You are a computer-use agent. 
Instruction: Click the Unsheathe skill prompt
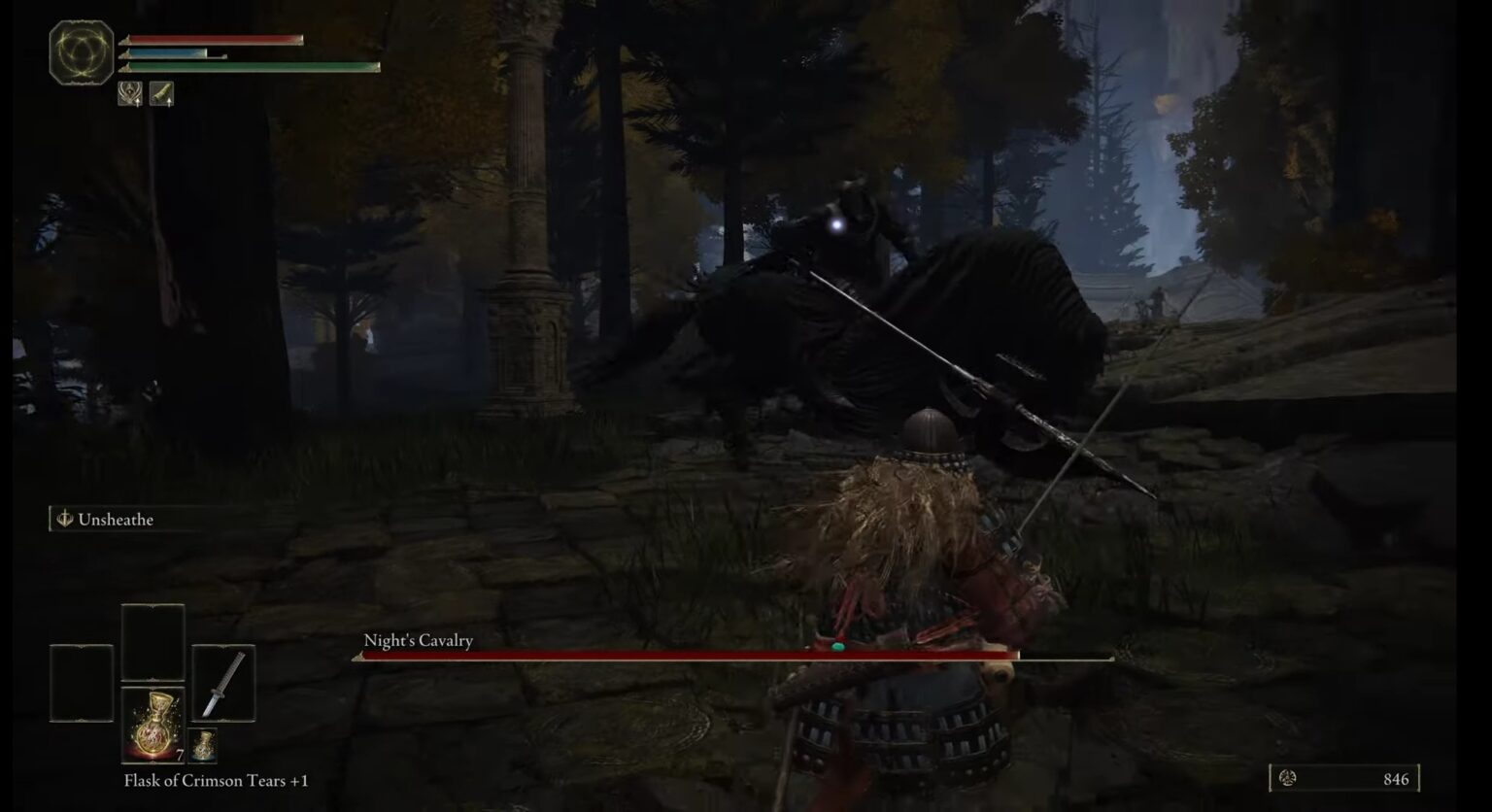tap(123, 519)
